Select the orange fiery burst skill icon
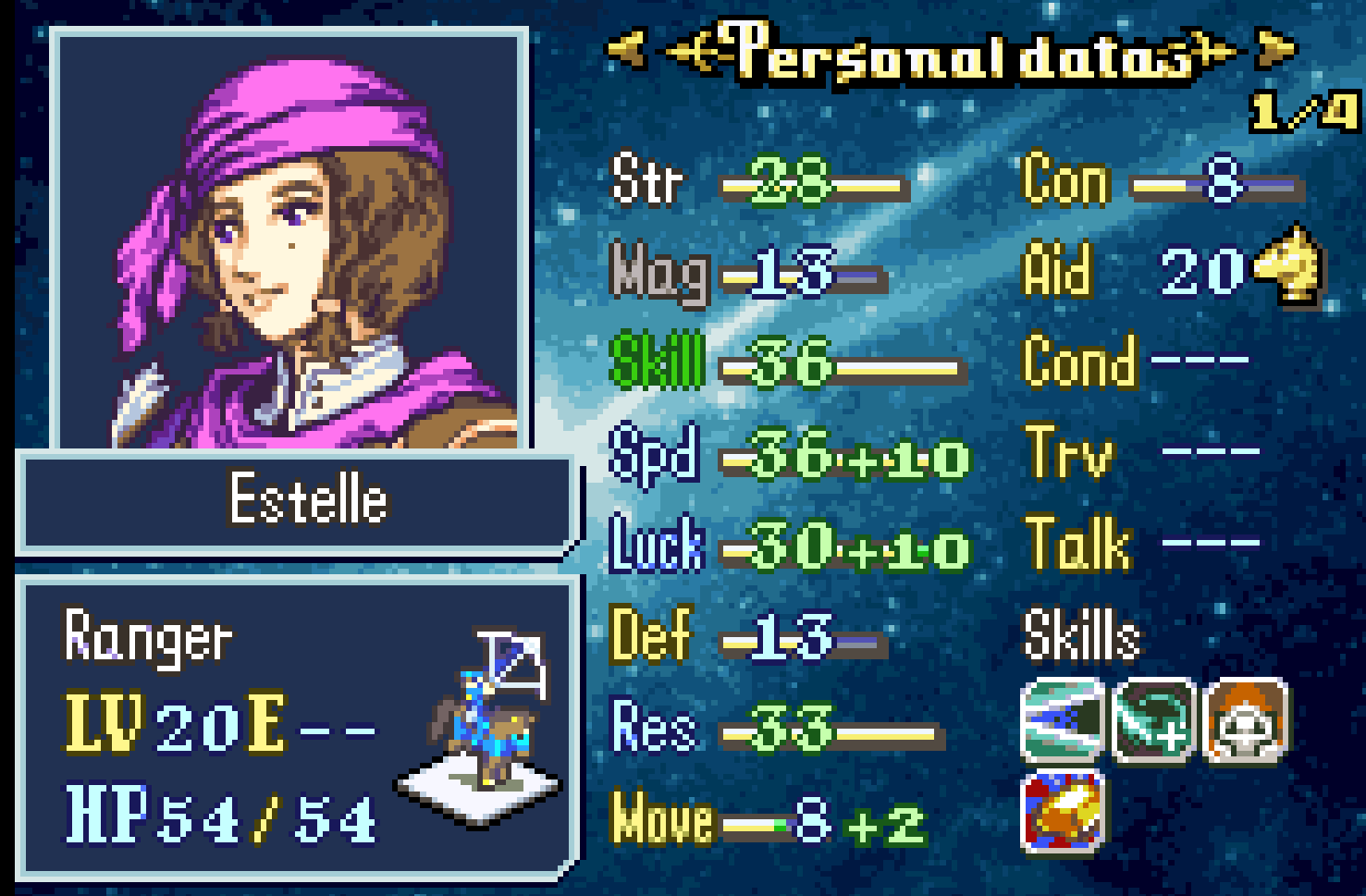The width and height of the screenshot is (1366, 896). (1063, 811)
